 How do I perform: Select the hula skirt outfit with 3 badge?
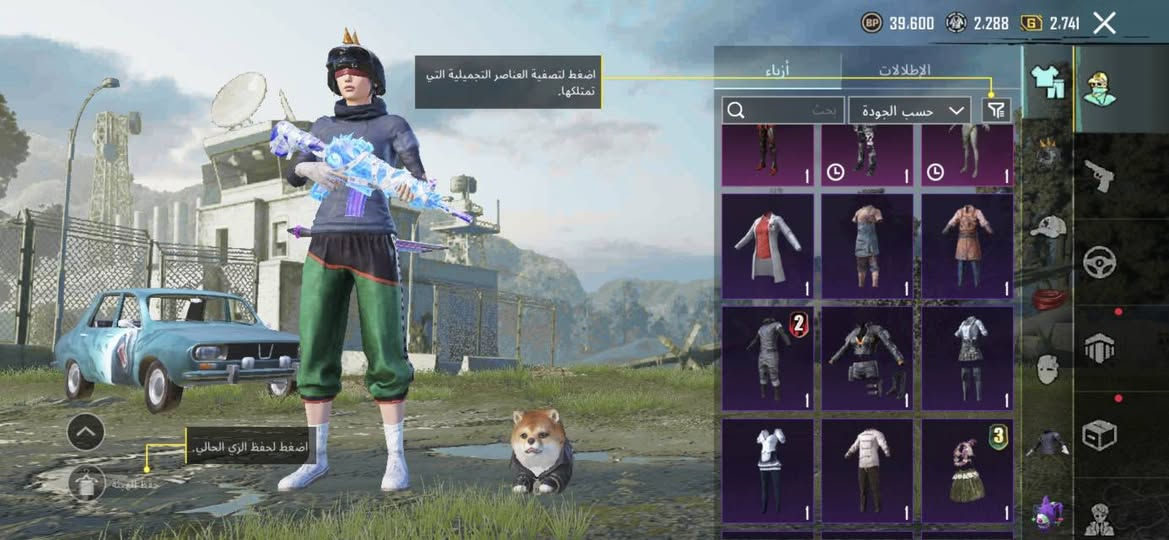click(966, 470)
